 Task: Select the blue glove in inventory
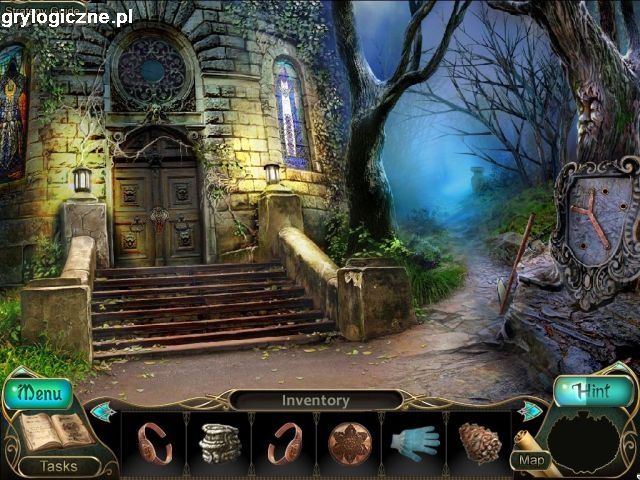point(414,441)
